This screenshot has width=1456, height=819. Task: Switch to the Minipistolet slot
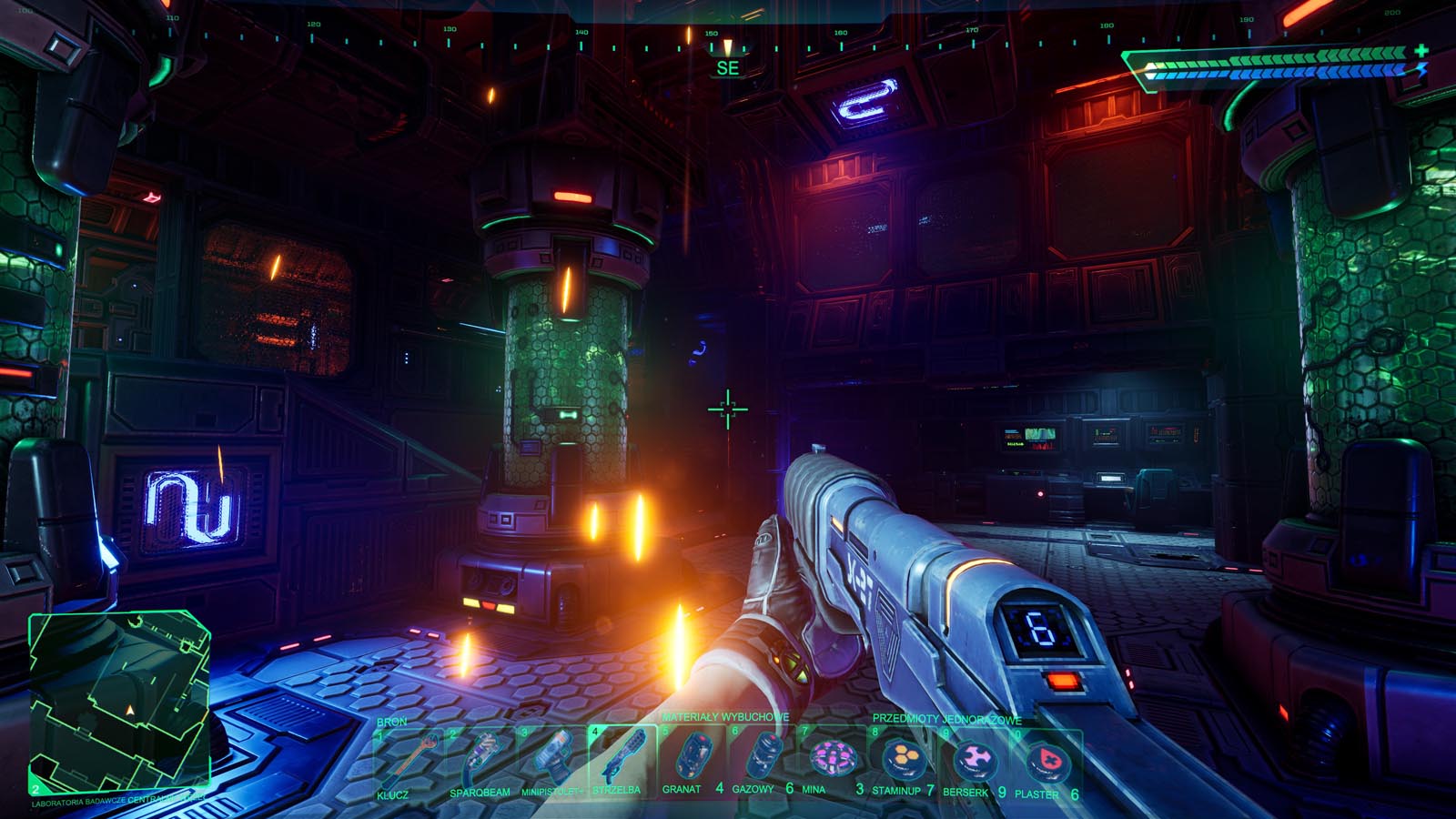tap(551, 763)
